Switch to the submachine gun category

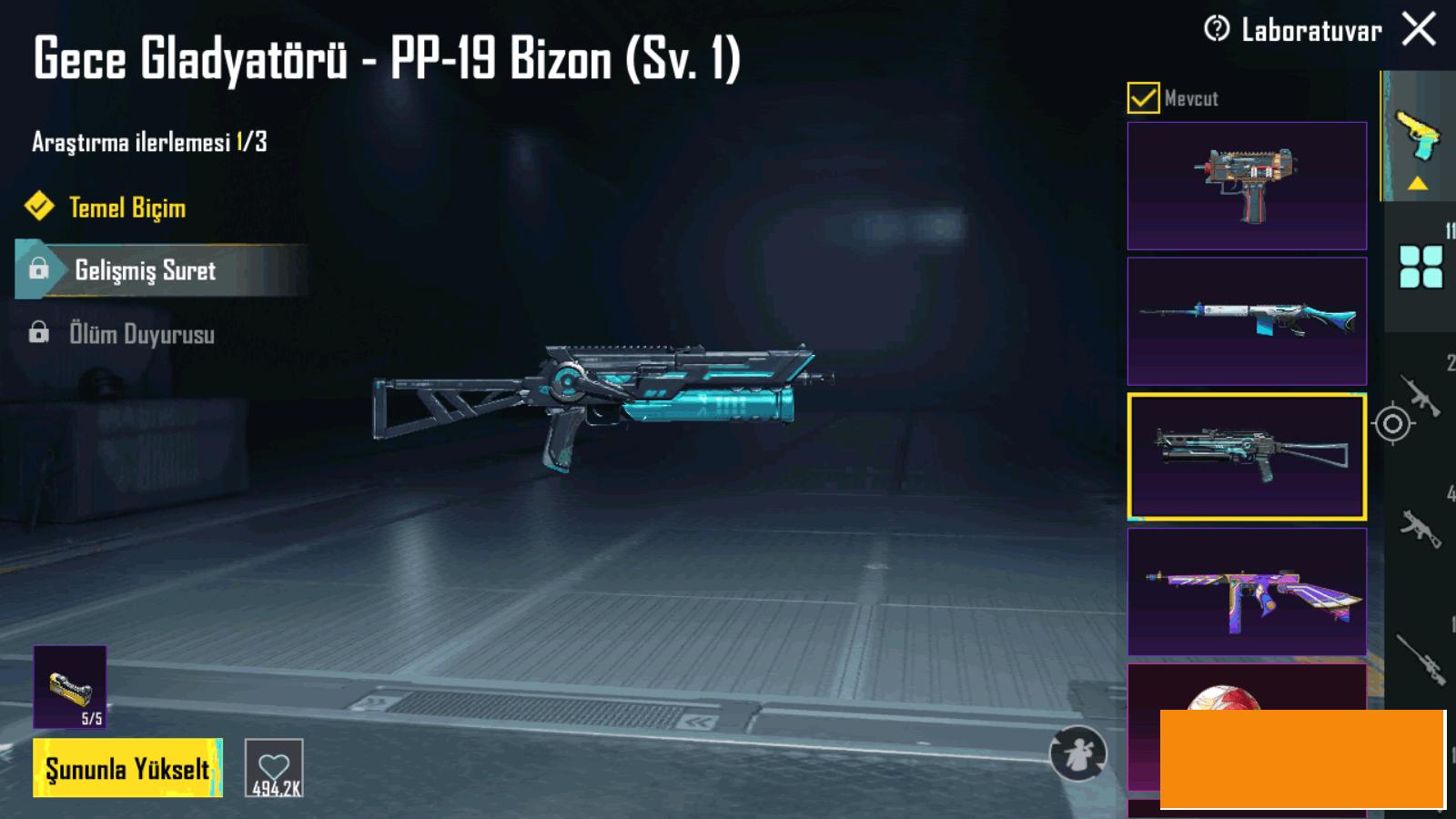1421,528
